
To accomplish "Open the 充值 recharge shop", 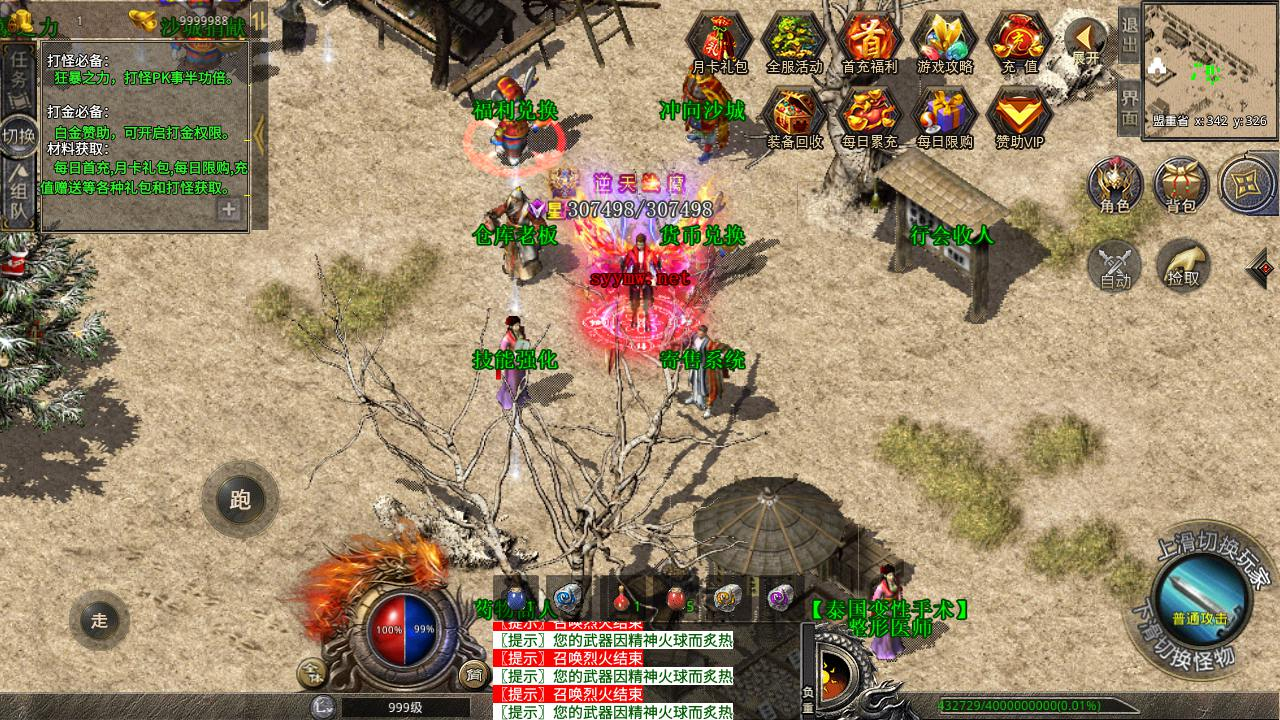I will pos(1019,42).
